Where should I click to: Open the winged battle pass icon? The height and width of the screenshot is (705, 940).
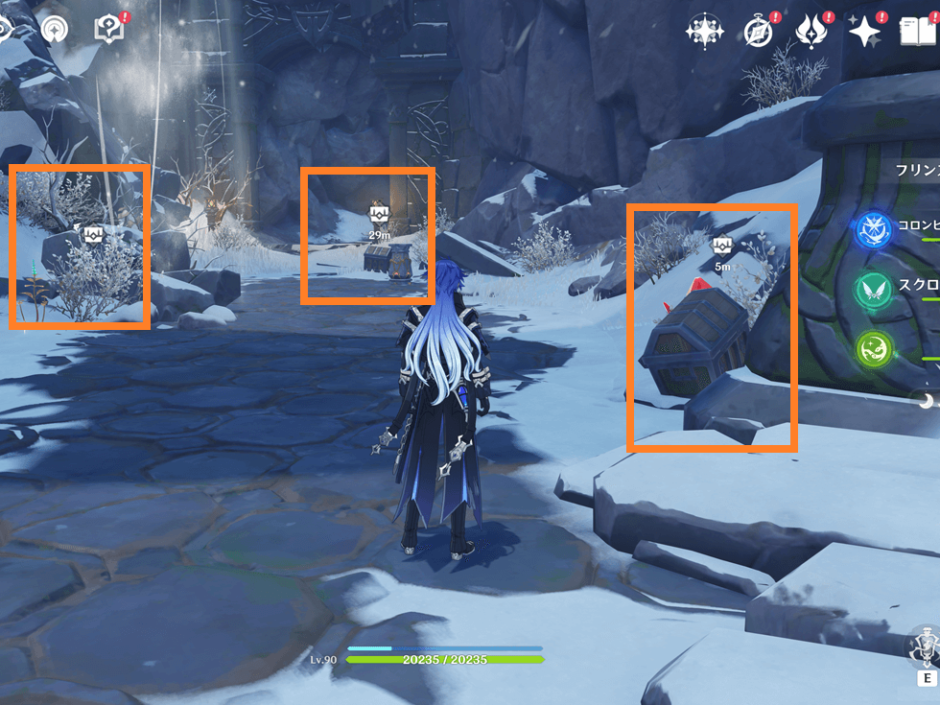(811, 31)
